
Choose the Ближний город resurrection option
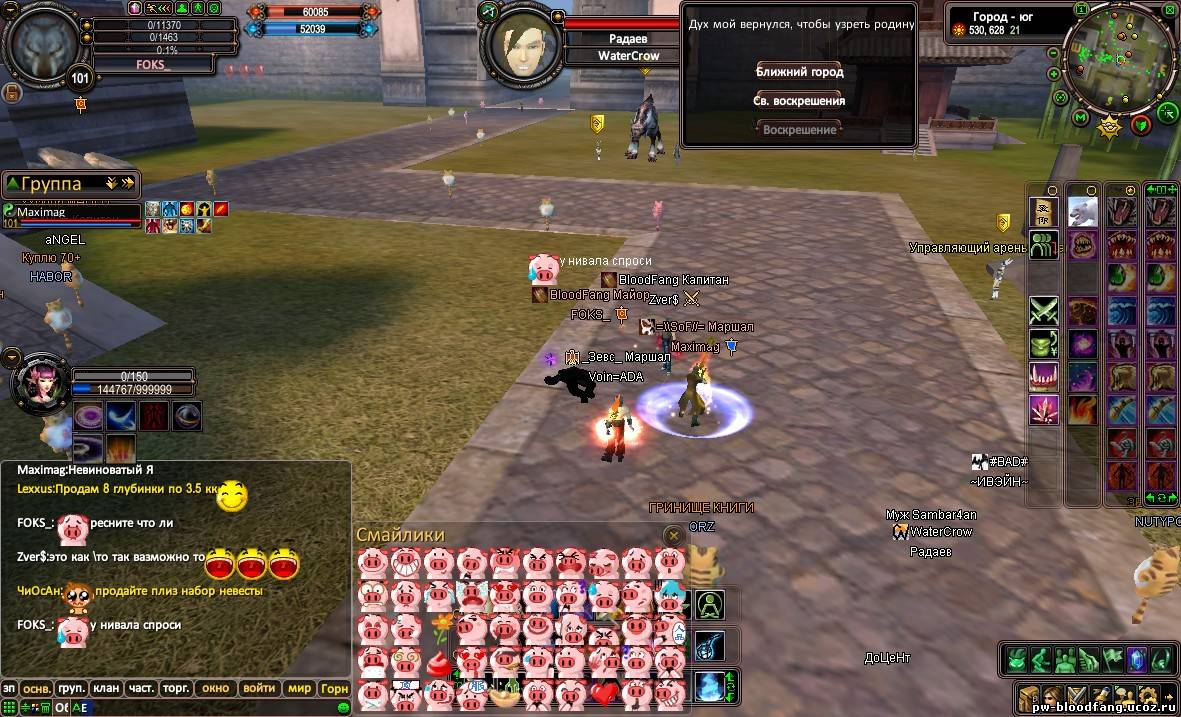click(799, 72)
